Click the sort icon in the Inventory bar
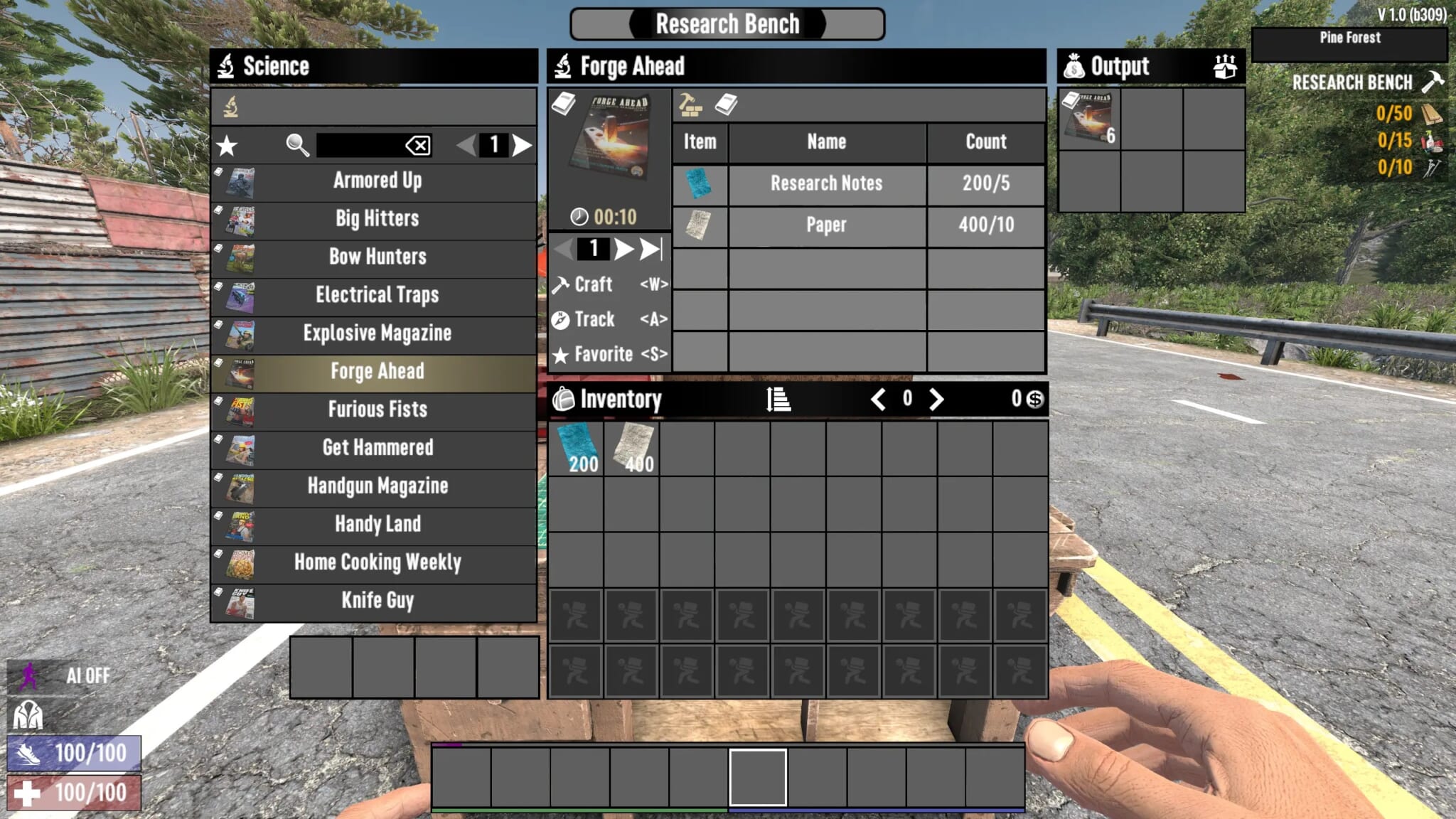This screenshot has height=819, width=1456. point(779,400)
